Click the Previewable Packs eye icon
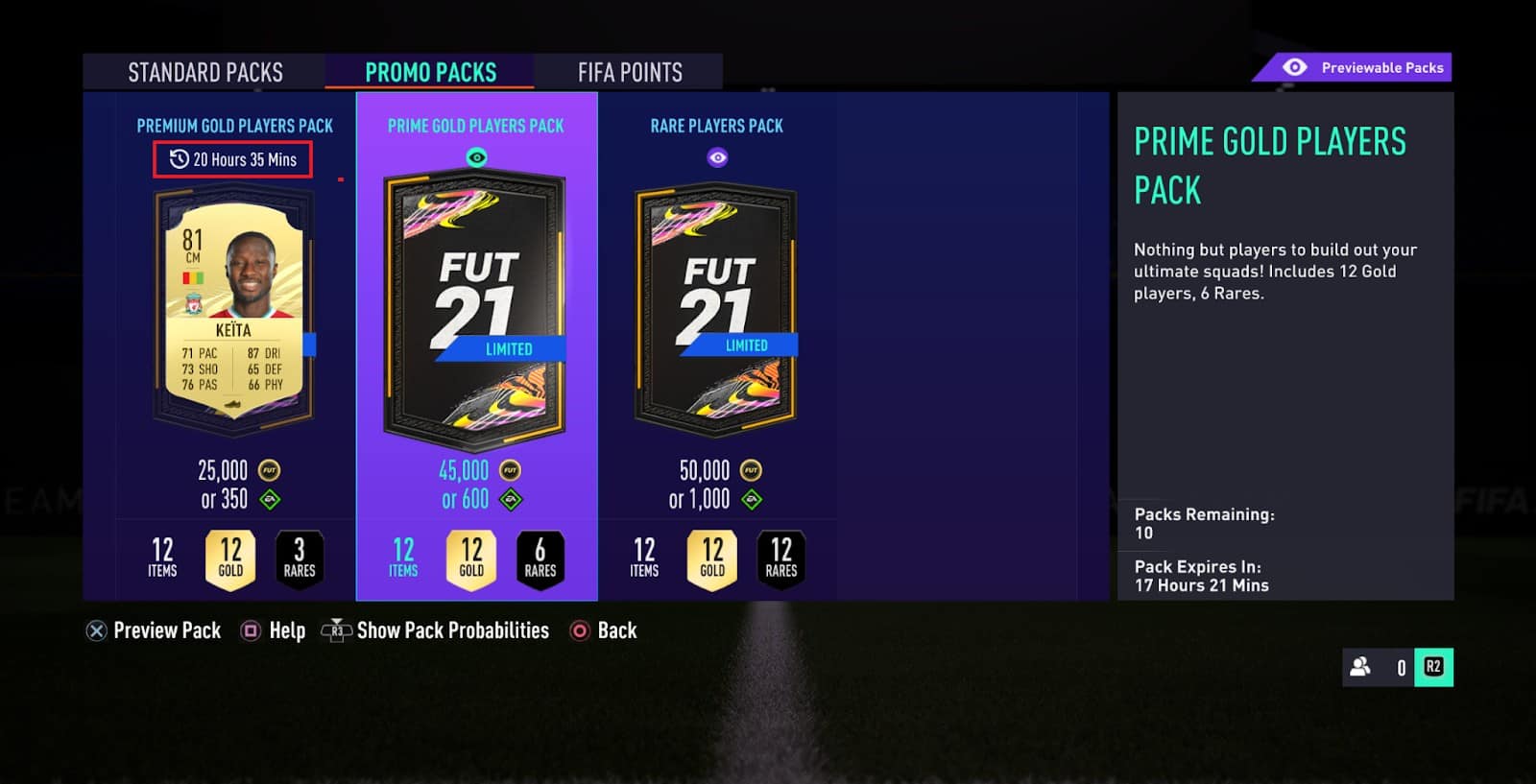This screenshot has width=1536, height=784. pyautogui.click(x=1295, y=67)
